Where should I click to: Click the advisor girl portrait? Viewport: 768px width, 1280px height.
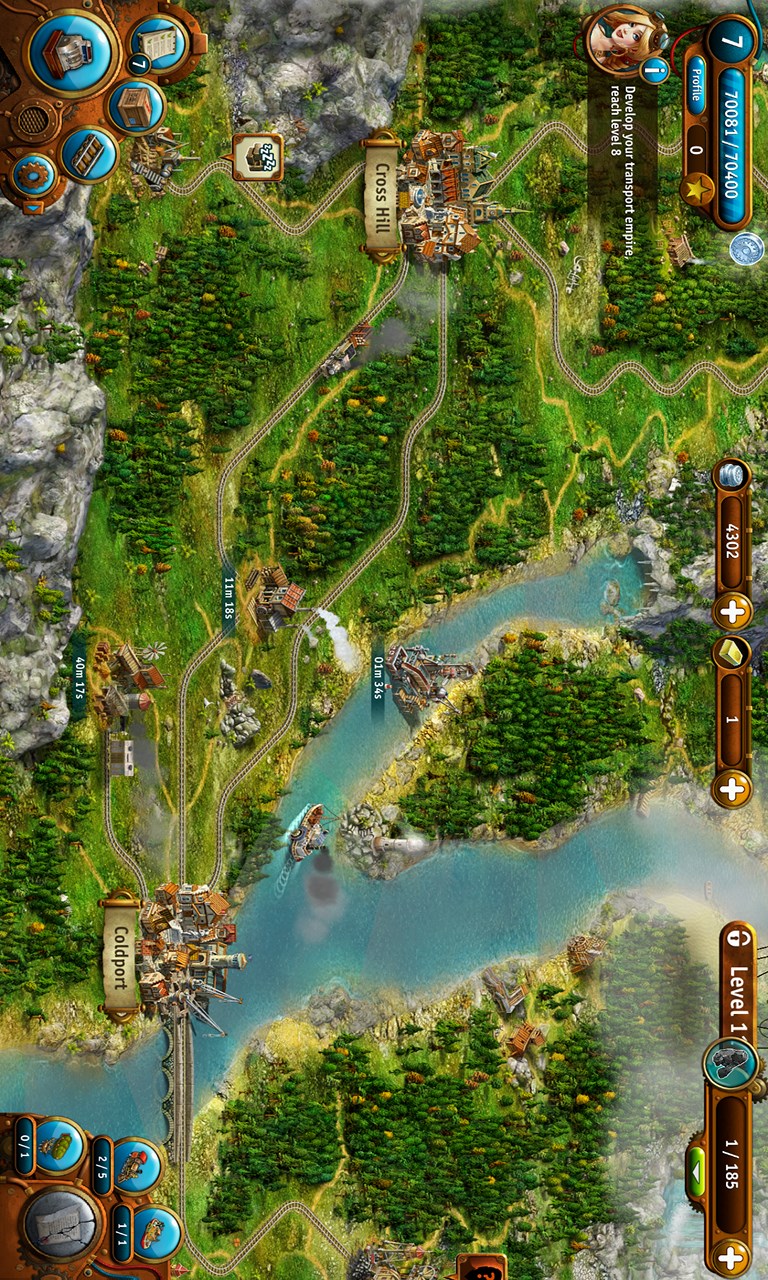click(x=620, y=38)
